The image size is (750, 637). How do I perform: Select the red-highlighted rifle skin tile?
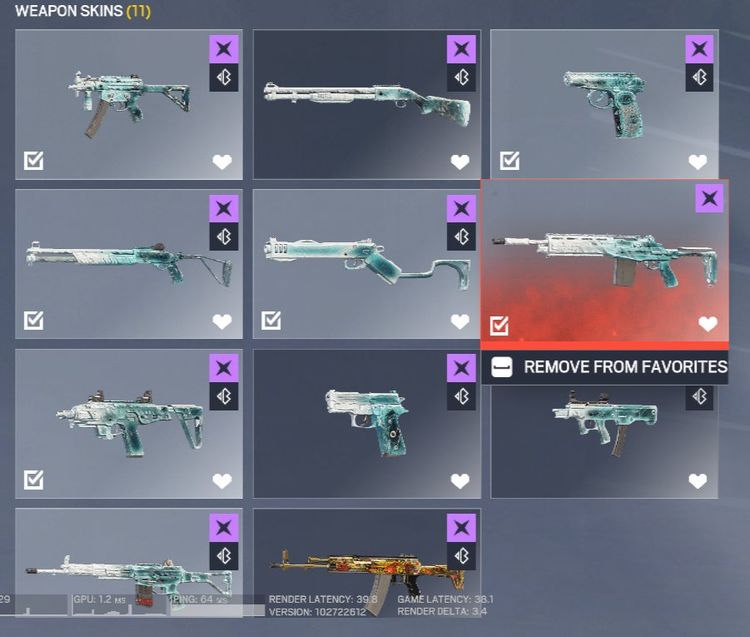click(604, 262)
